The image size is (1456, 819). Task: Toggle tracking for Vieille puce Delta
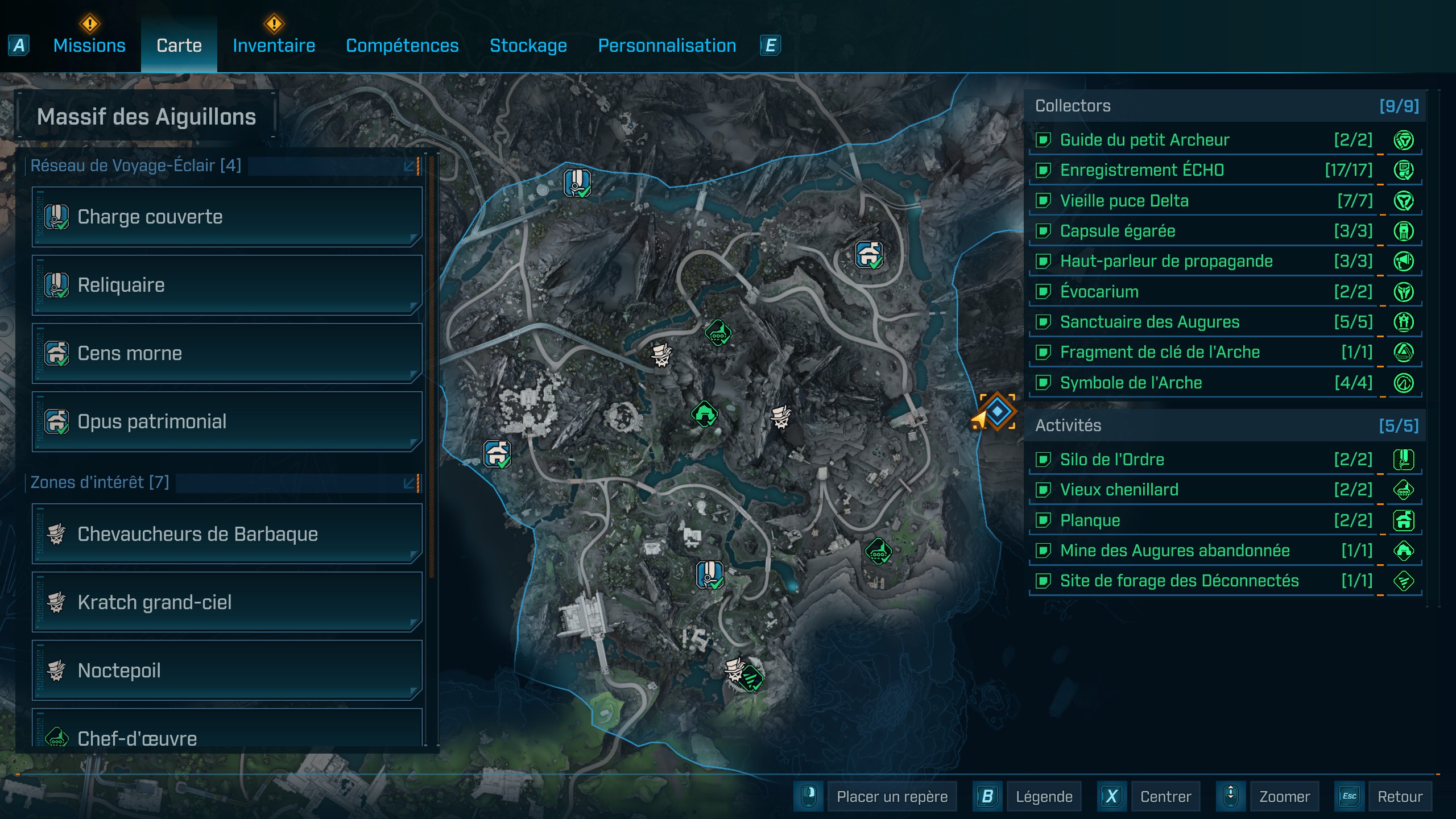click(x=1044, y=200)
